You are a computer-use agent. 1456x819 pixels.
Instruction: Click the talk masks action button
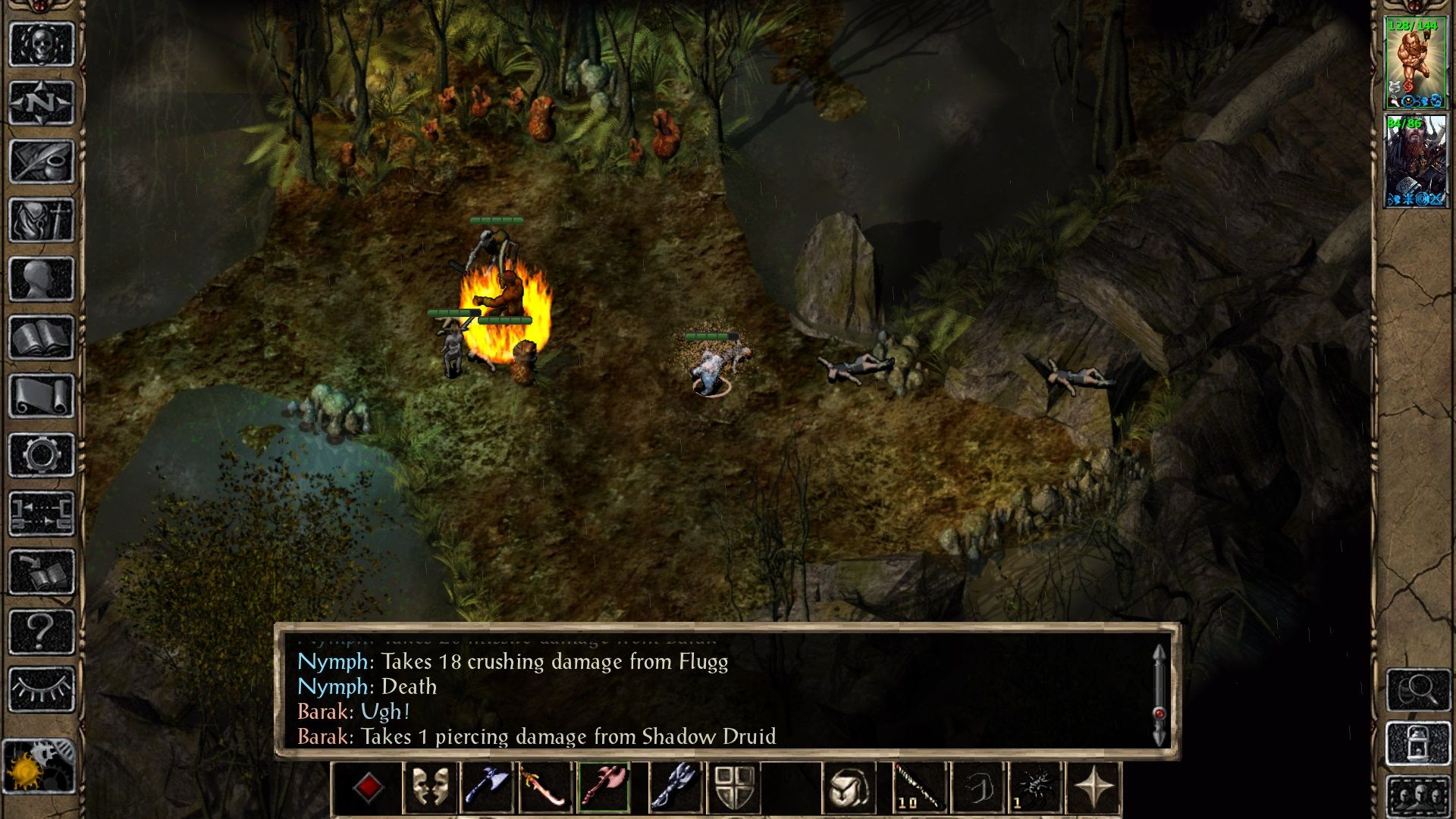430,787
